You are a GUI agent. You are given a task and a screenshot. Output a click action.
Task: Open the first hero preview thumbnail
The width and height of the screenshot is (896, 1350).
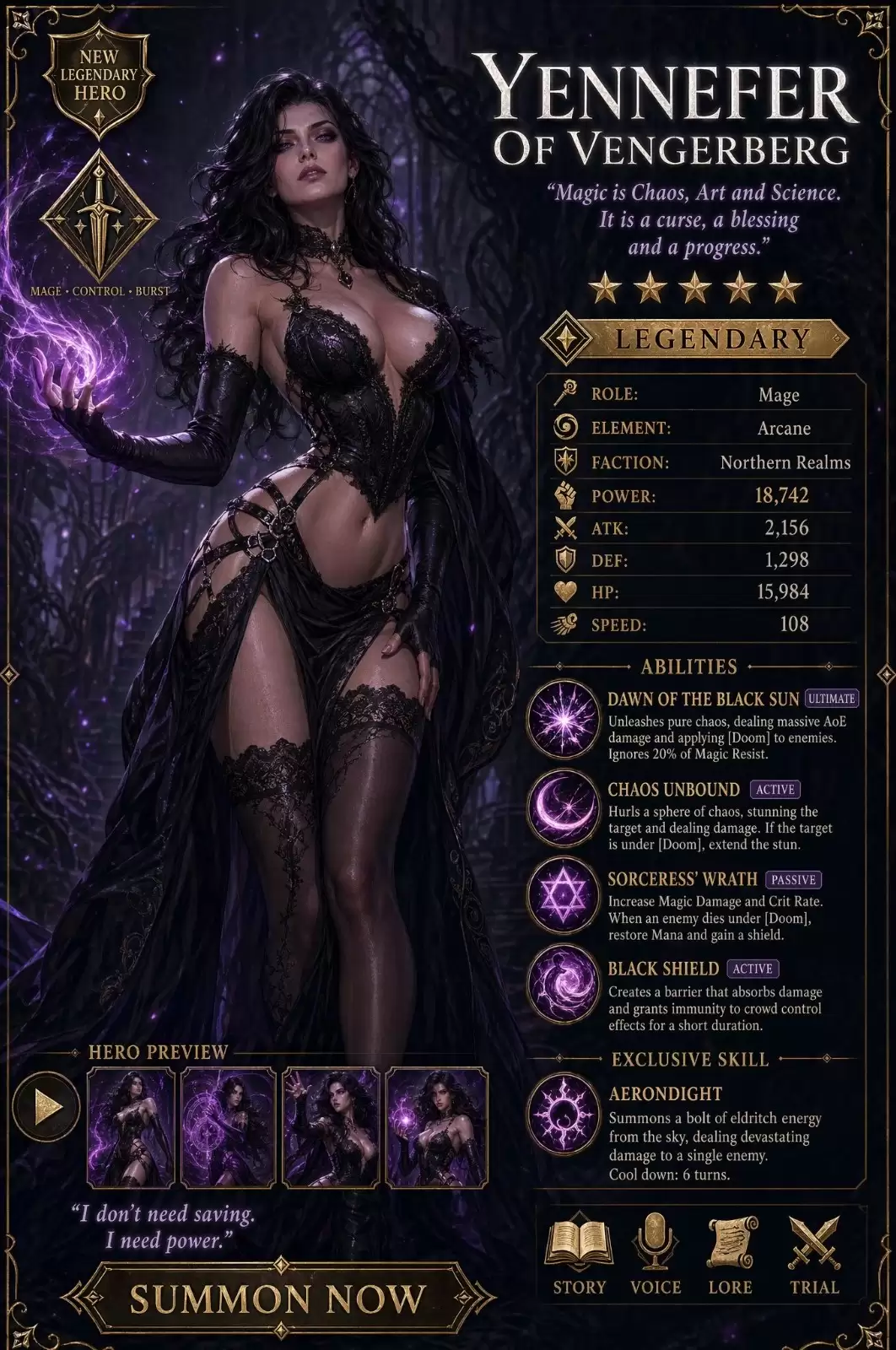coord(131,1127)
